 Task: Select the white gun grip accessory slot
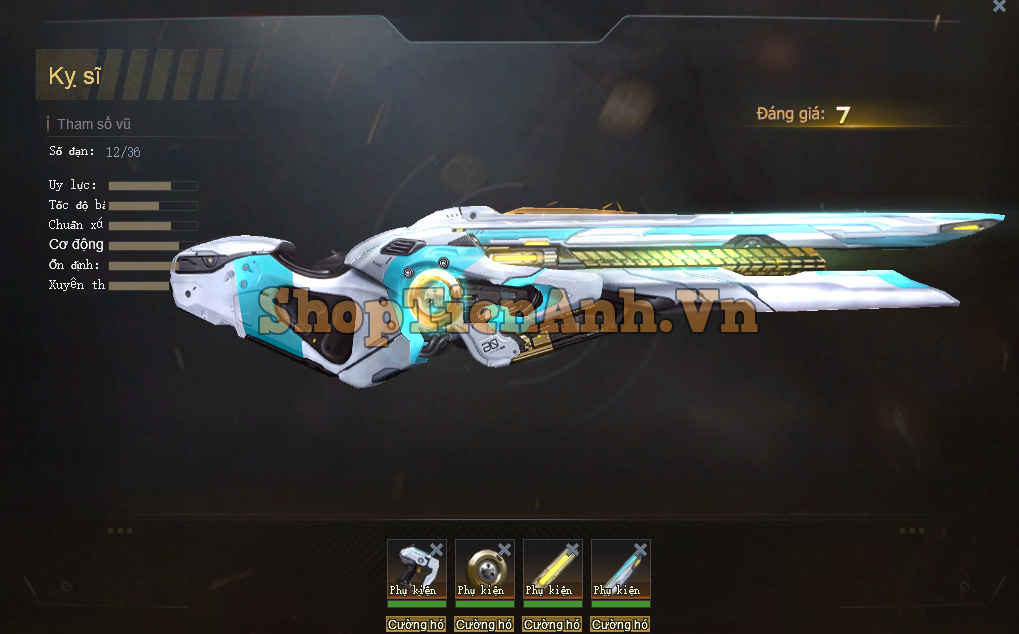pos(414,571)
